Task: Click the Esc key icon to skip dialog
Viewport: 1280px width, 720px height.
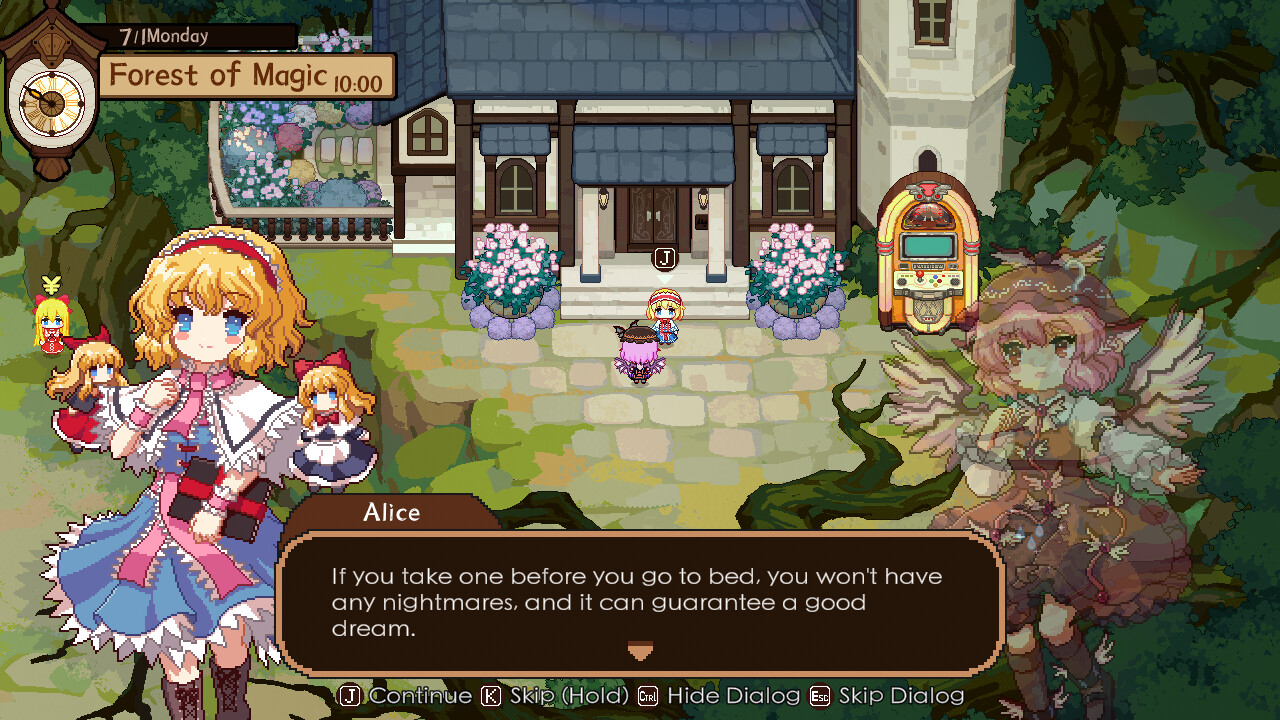Action: pos(818,696)
